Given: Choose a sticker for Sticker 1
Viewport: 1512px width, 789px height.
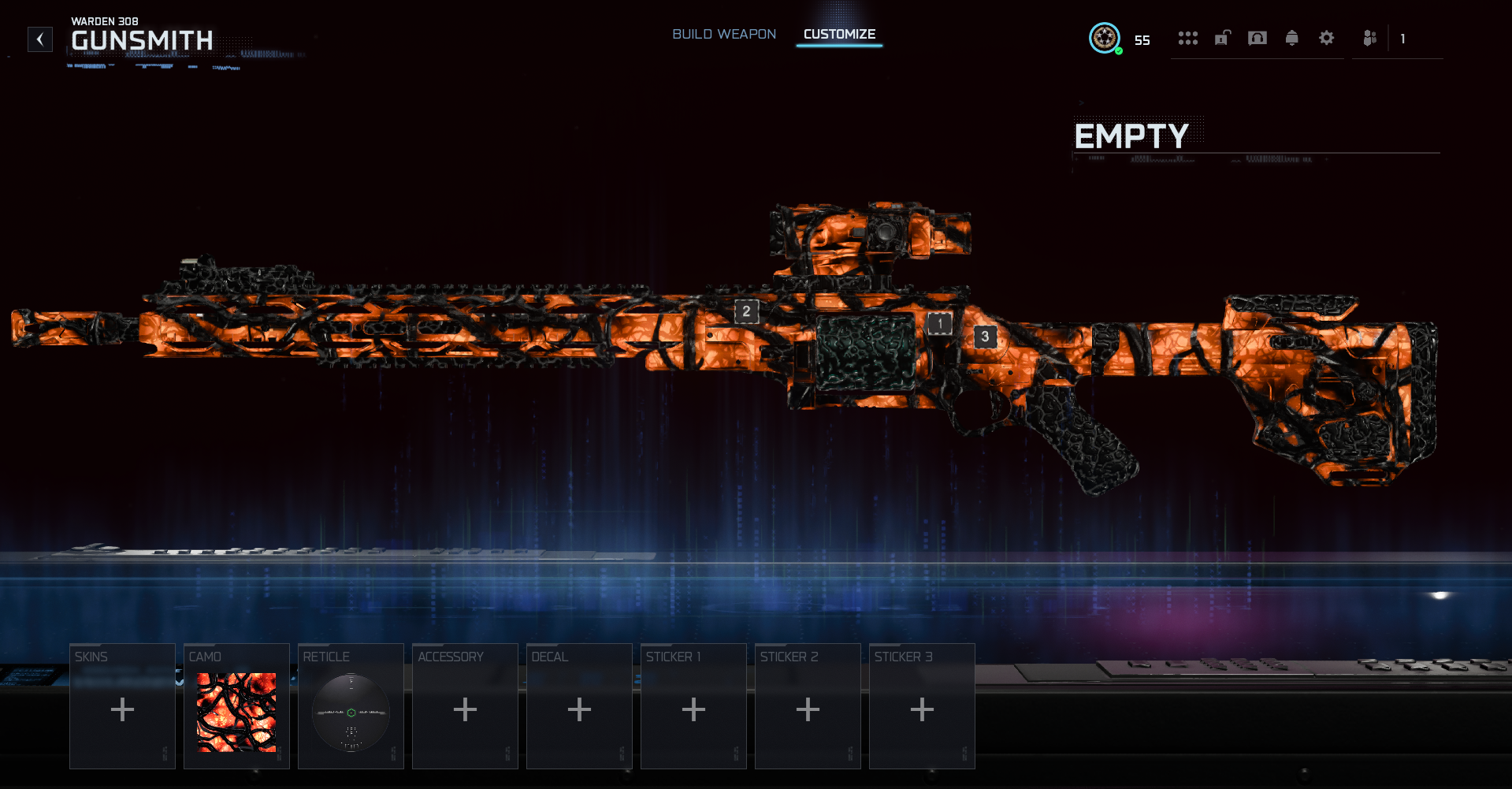Looking at the screenshot, I should click(693, 706).
